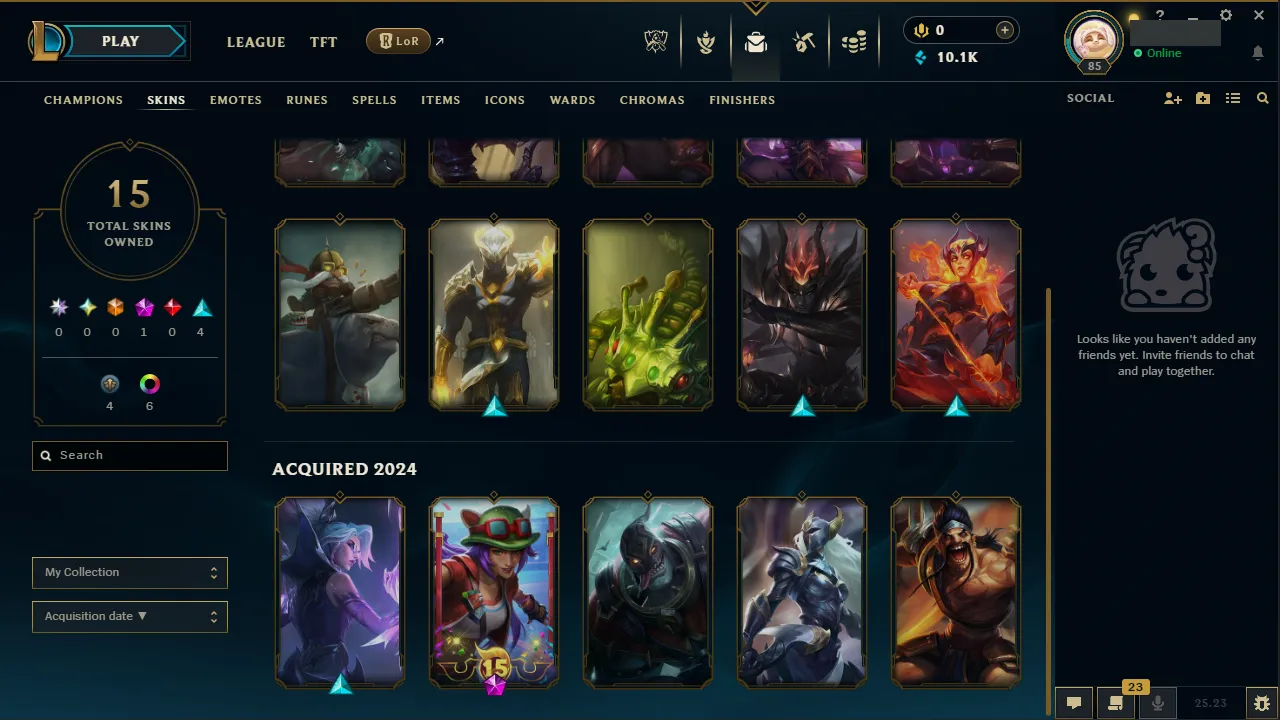Expand the Acquisition date sort dropdown

tap(129, 616)
